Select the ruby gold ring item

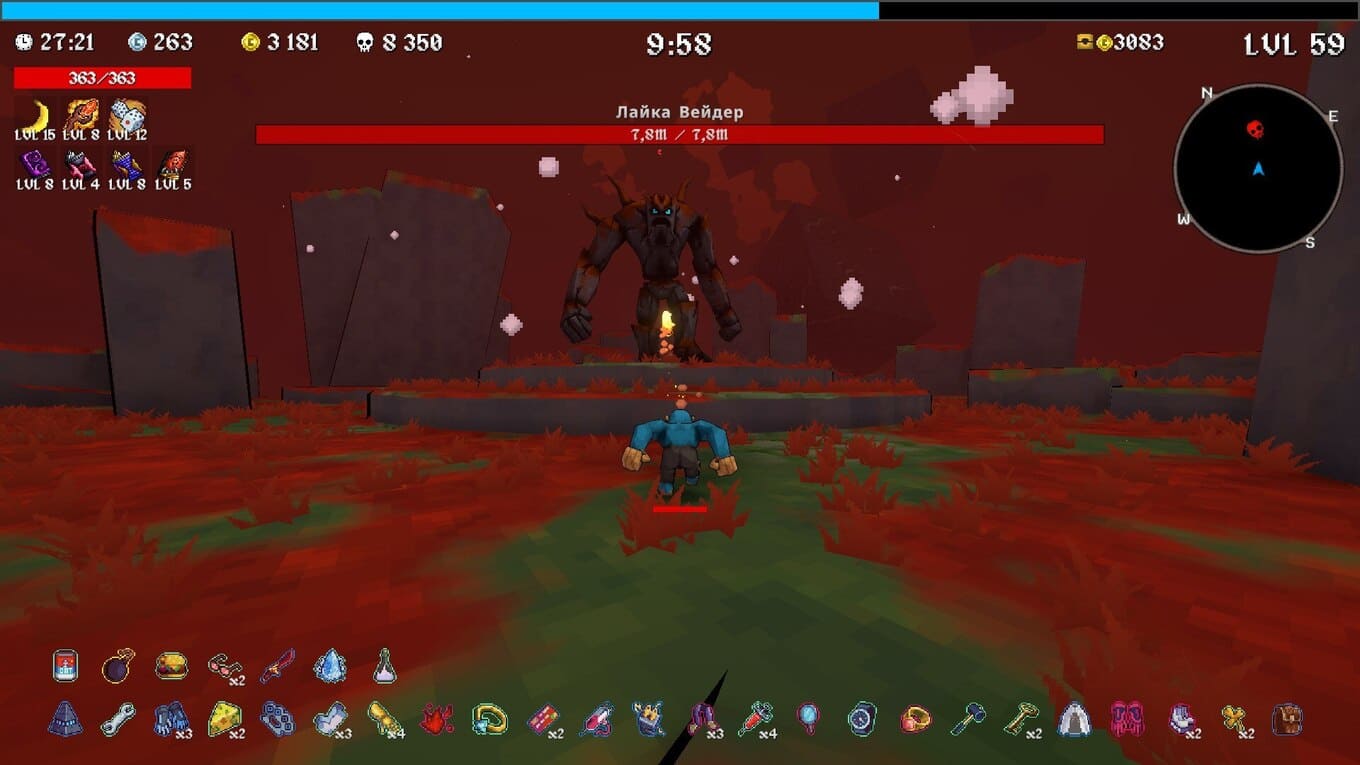915,719
